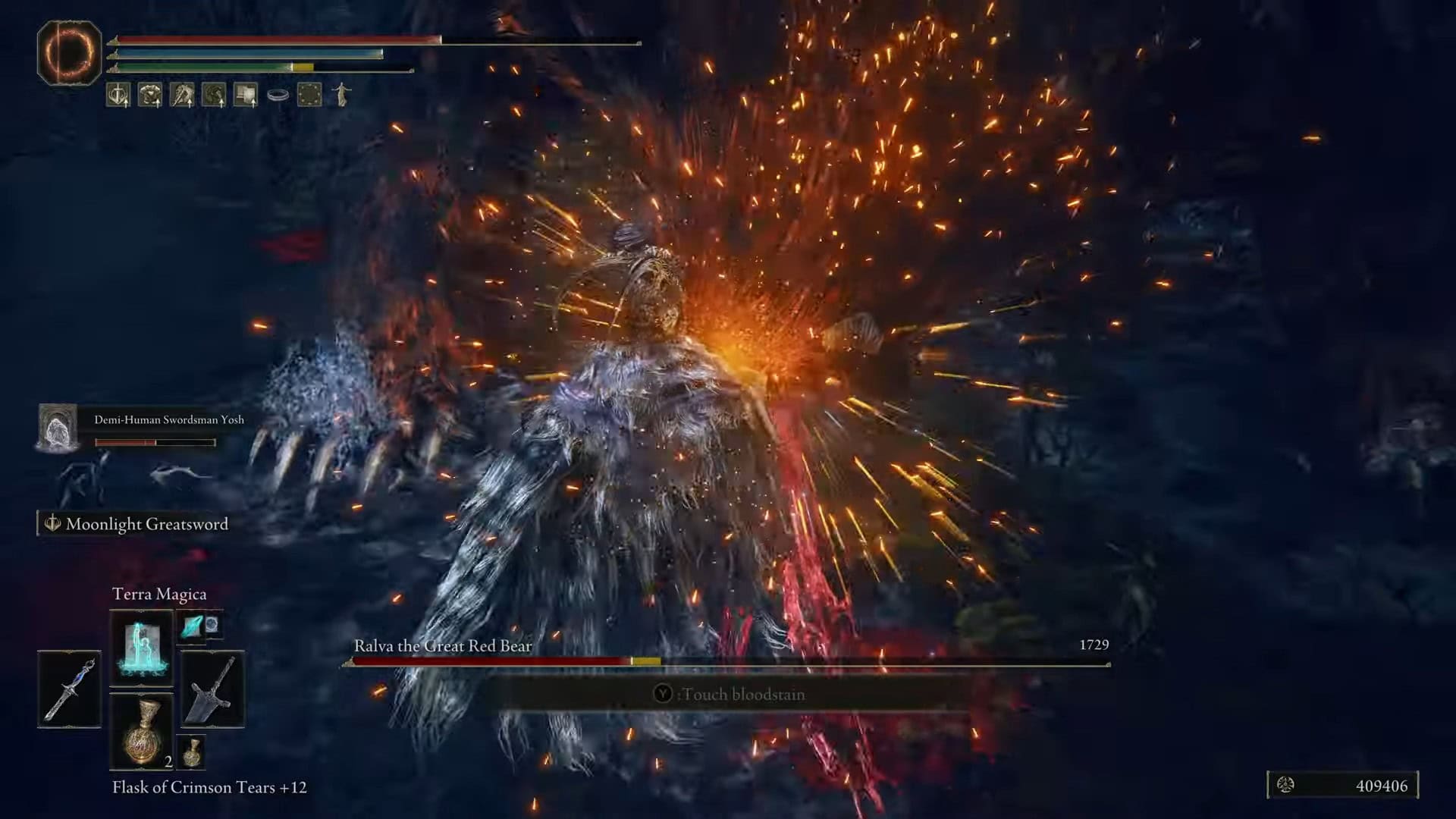Click the Demi-Human Swordsman Yosh summon portrait
The width and height of the screenshot is (1456, 819).
[x=58, y=427]
